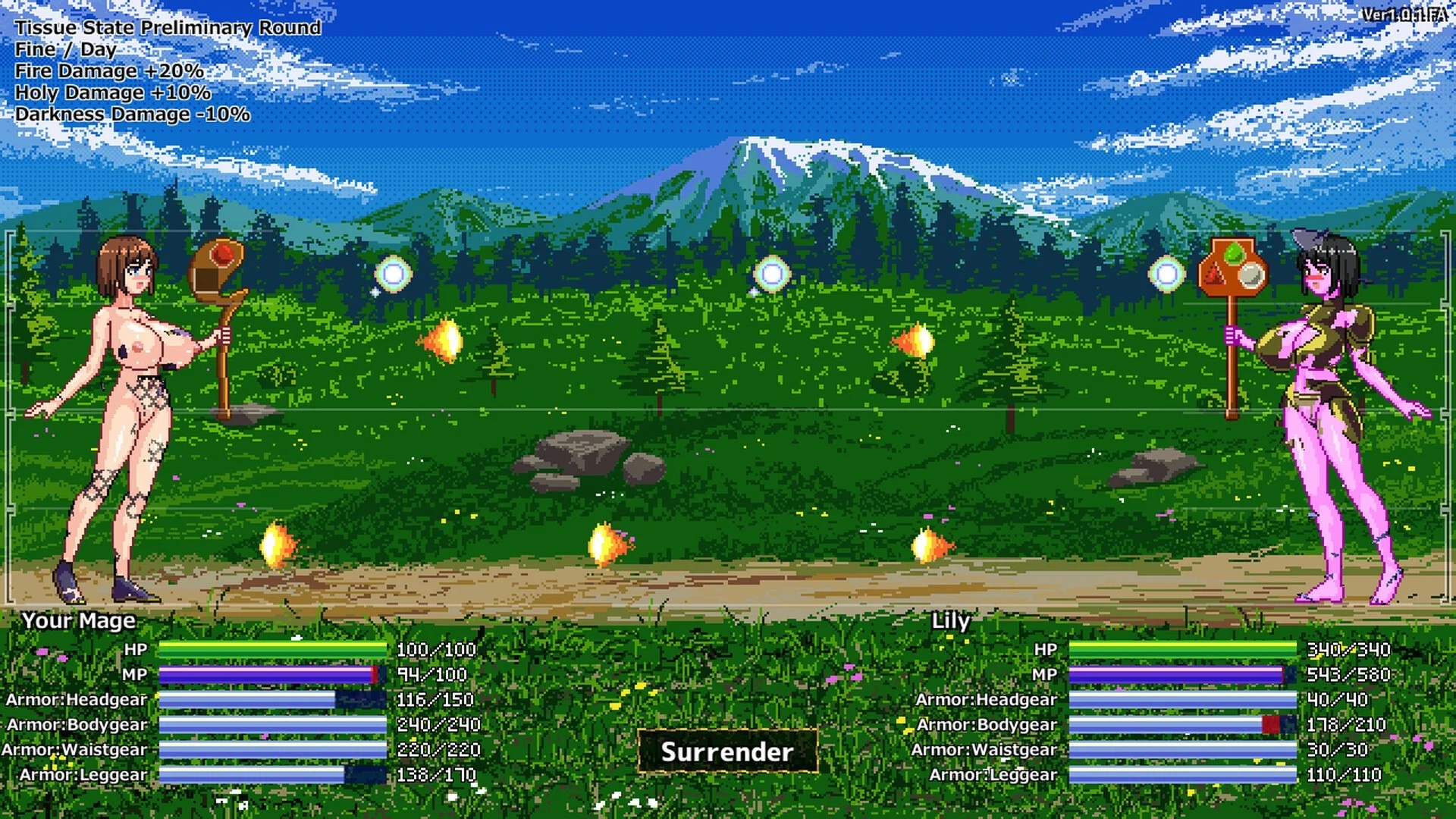Click Lily's Armor:Bodygear gauge
Screen dimensions: 1456x819
[x=1175, y=724]
